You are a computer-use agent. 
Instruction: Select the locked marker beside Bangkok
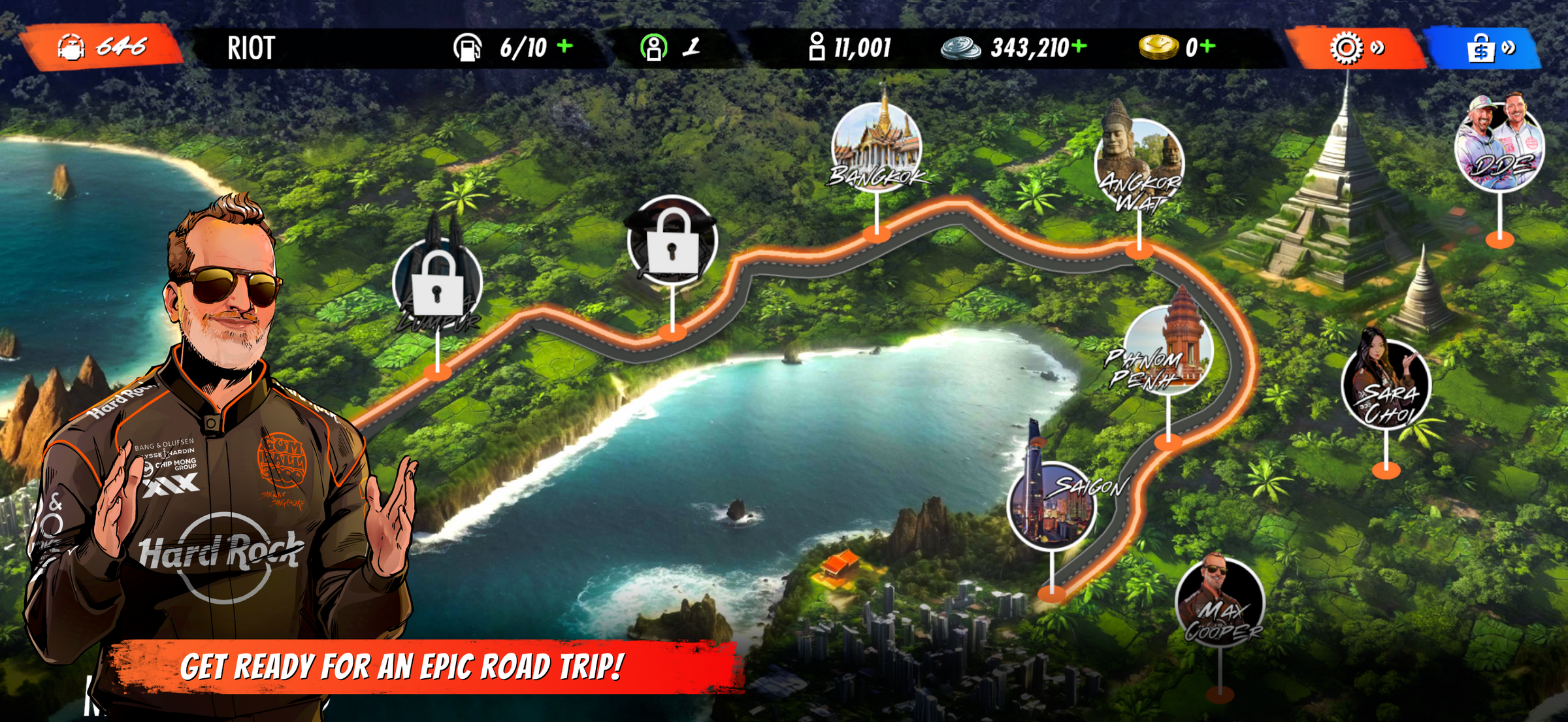coord(672,242)
